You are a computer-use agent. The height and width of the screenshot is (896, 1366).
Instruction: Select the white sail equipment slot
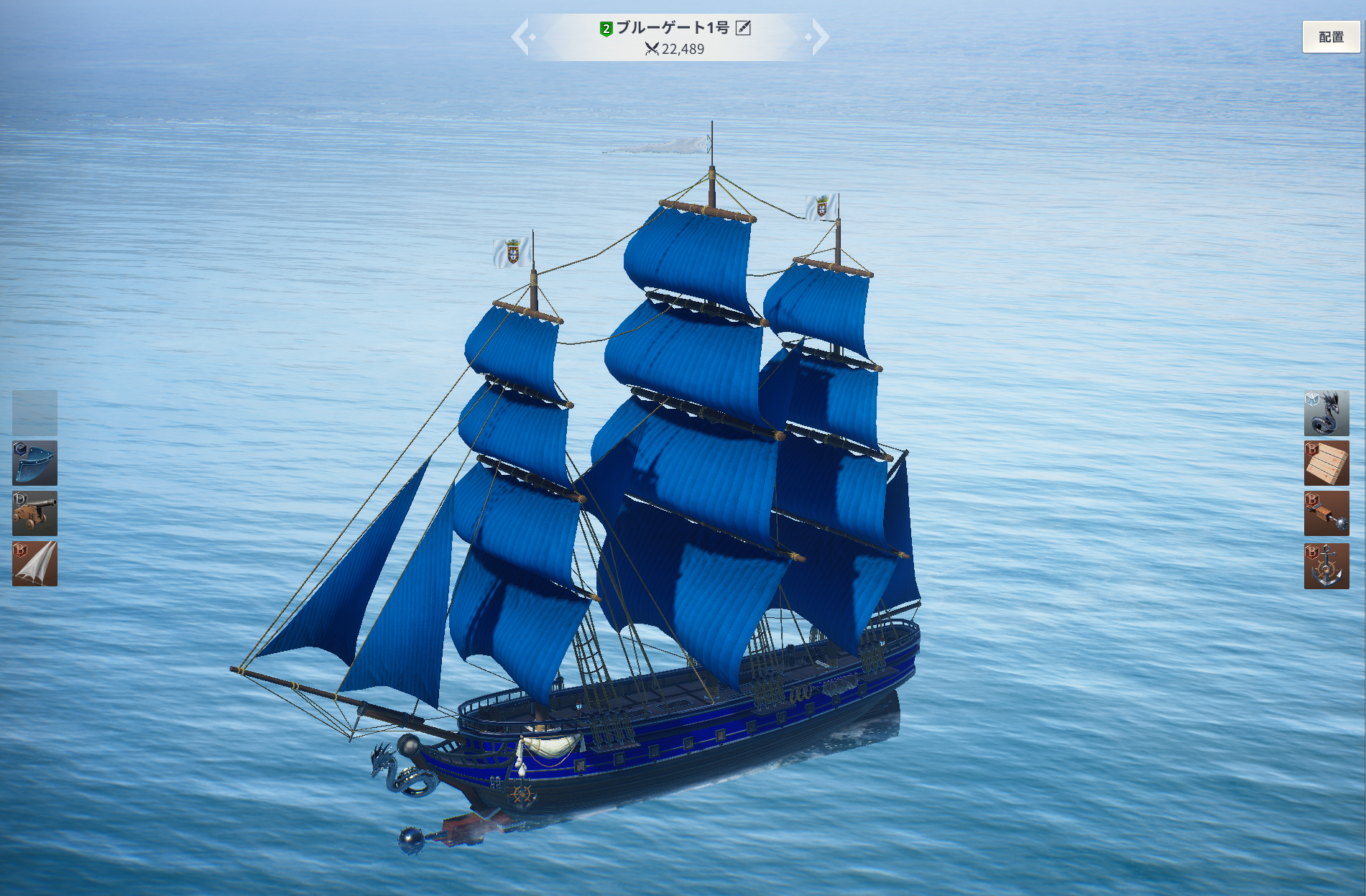pyautogui.click(x=34, y=564)
